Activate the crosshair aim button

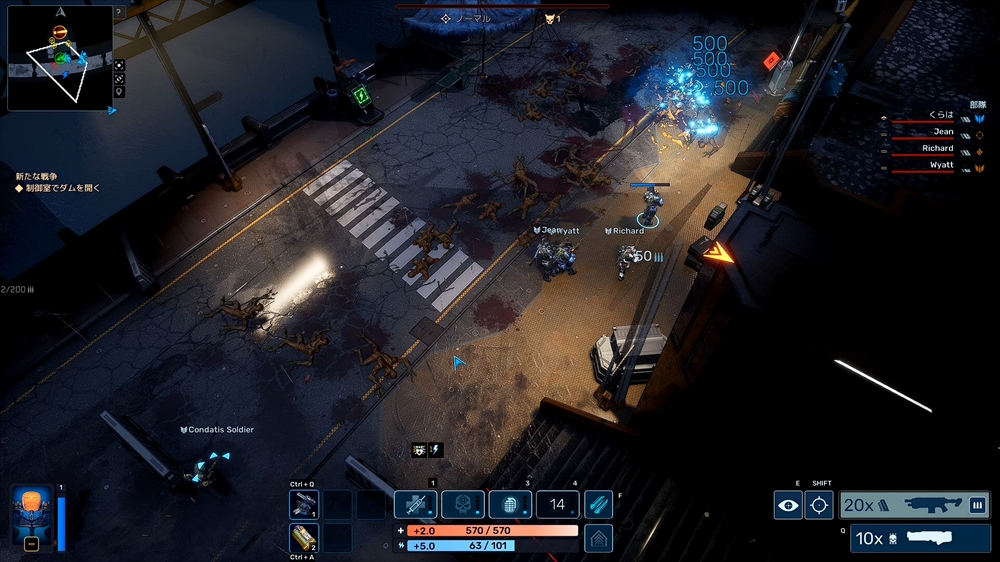click(819, 505)
